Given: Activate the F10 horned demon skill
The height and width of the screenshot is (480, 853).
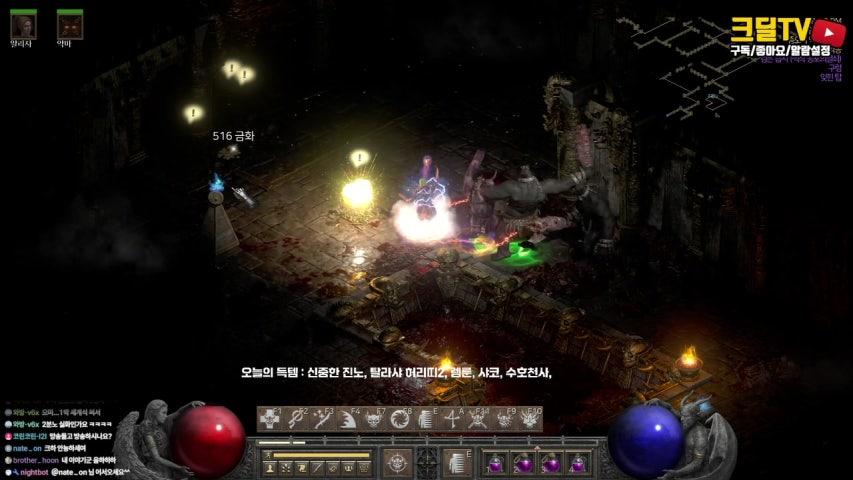Looking at the screenshot, I should (530, 419).
